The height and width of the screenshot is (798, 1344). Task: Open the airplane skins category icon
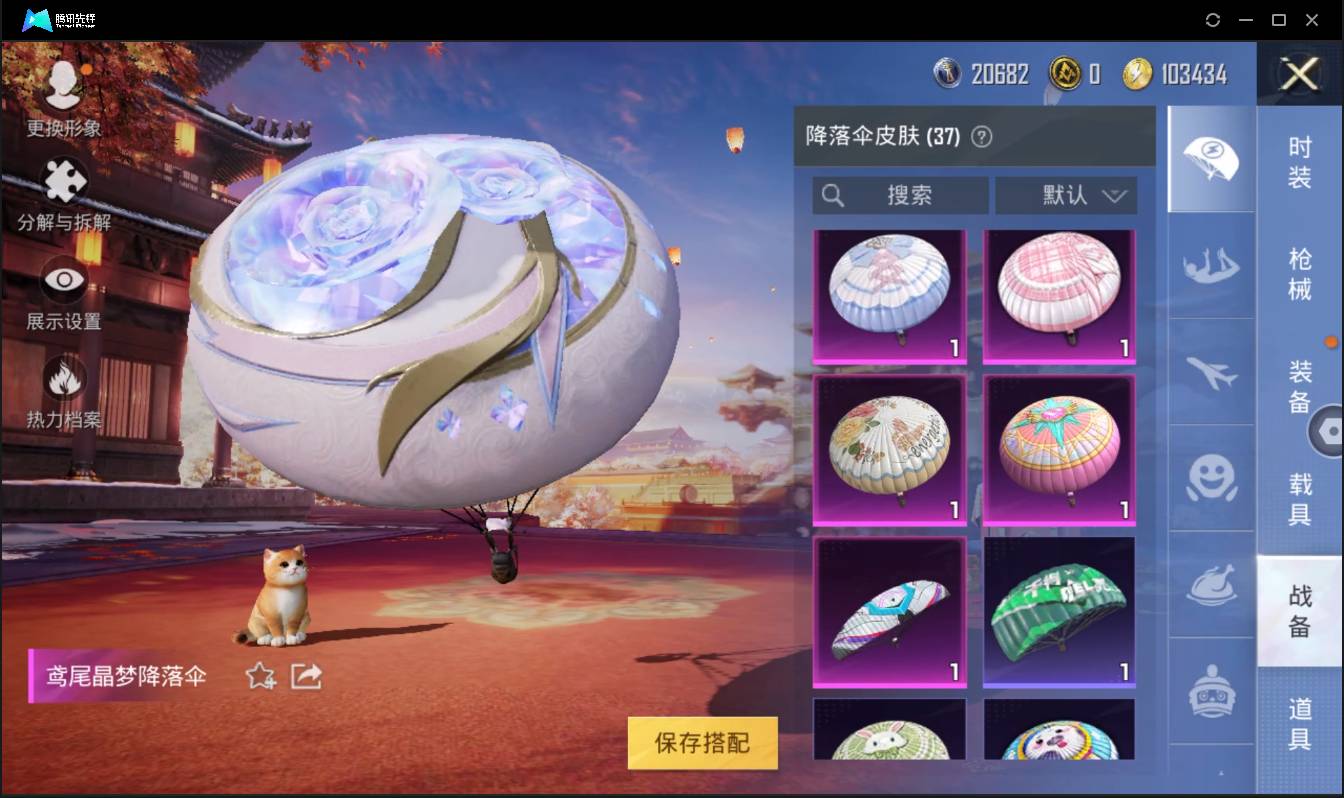pos(1210,374)
